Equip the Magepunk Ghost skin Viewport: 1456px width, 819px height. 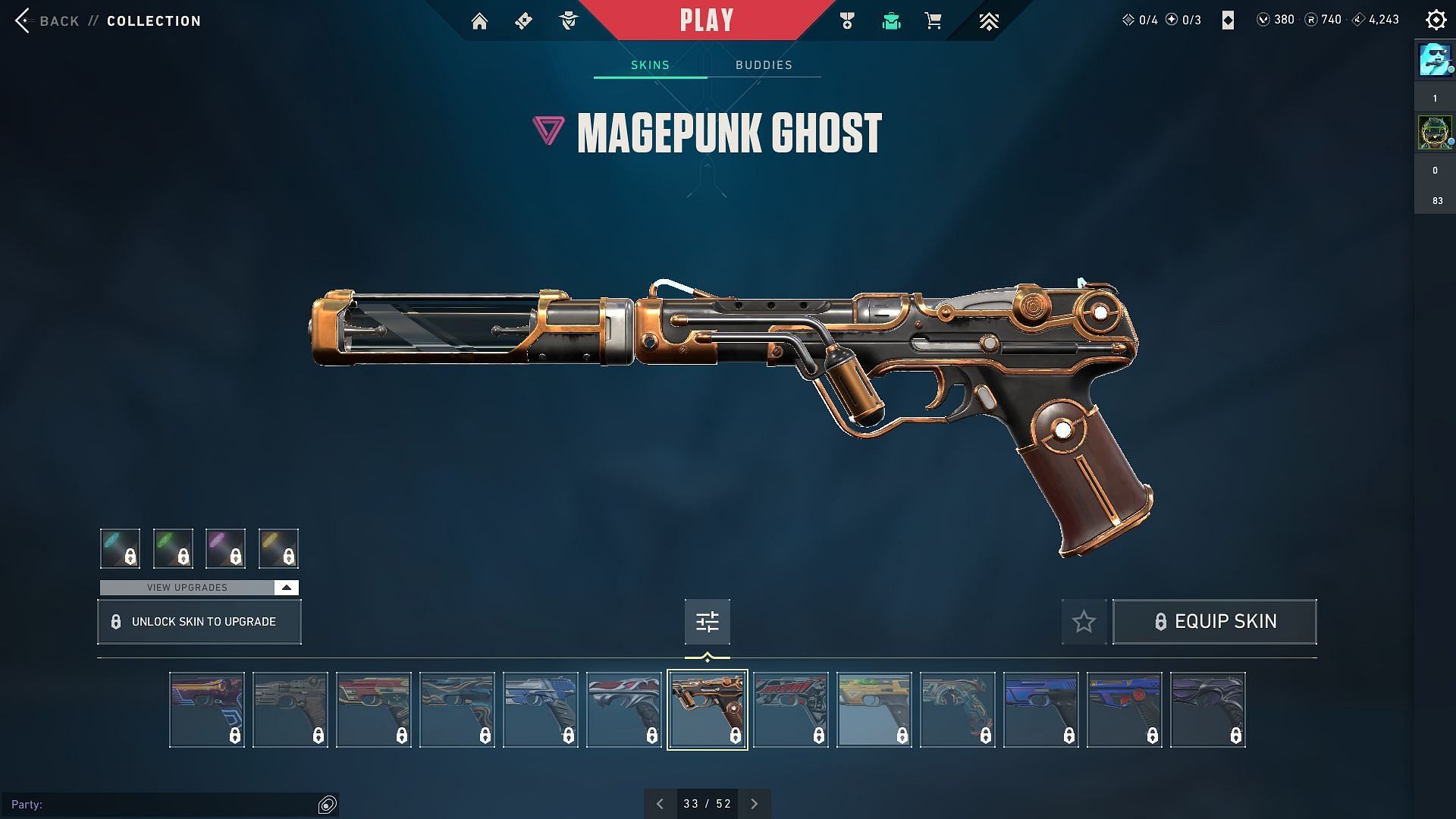[1214, 622]
